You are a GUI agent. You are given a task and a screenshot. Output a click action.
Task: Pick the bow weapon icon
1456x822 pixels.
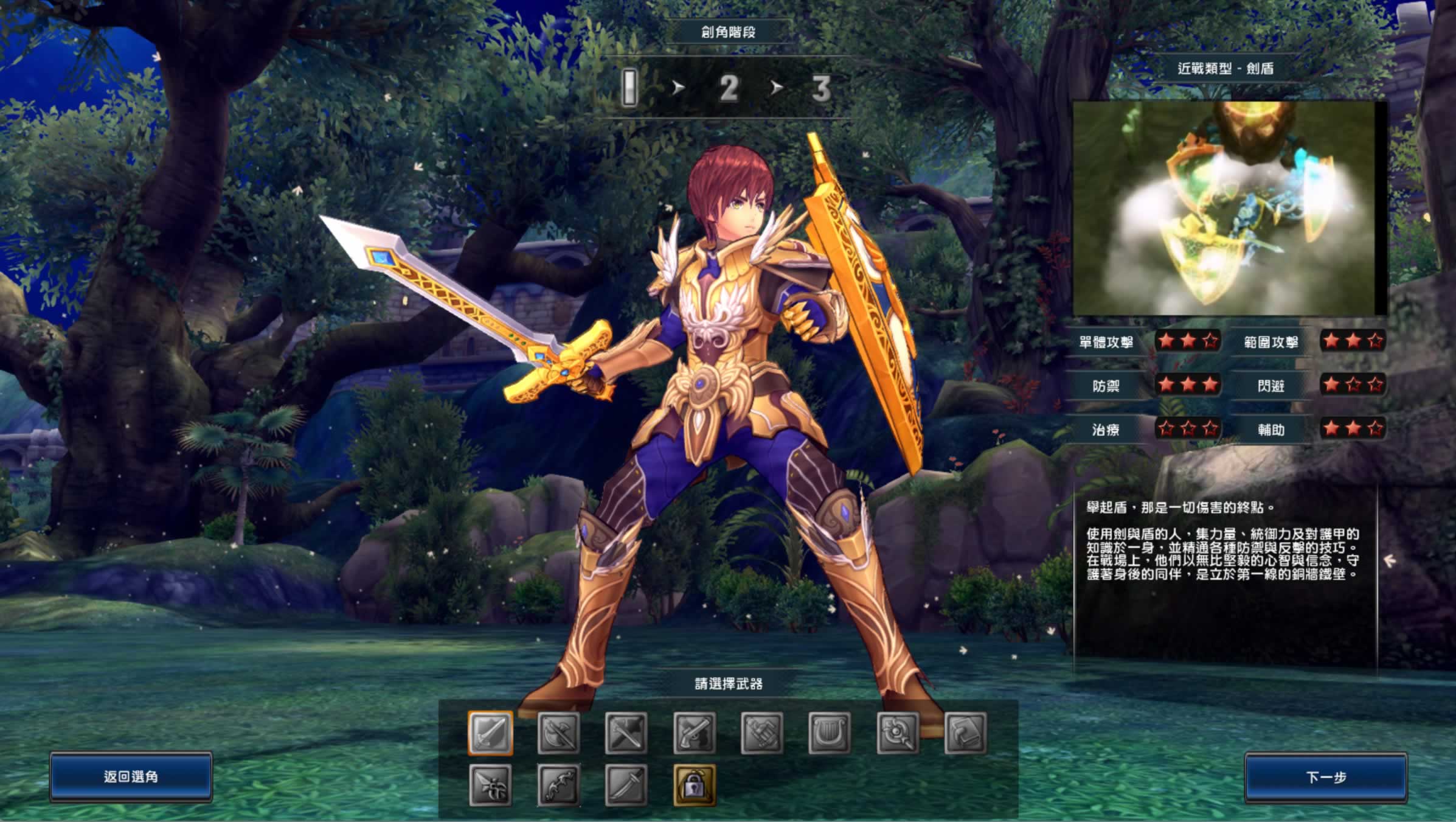point(558,785)
